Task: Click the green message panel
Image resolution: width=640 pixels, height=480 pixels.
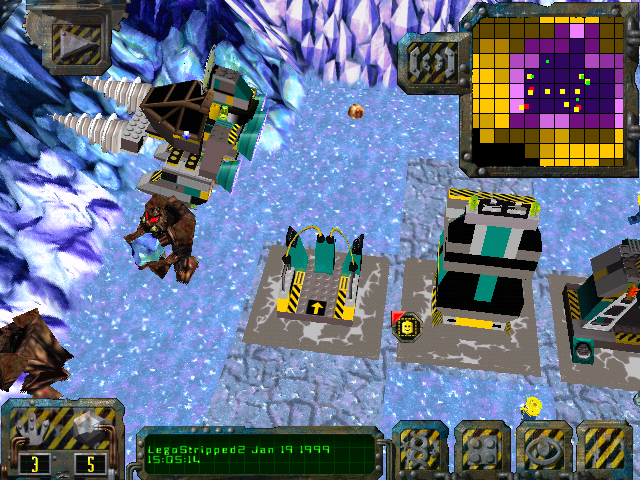Action: click(257, 455)
